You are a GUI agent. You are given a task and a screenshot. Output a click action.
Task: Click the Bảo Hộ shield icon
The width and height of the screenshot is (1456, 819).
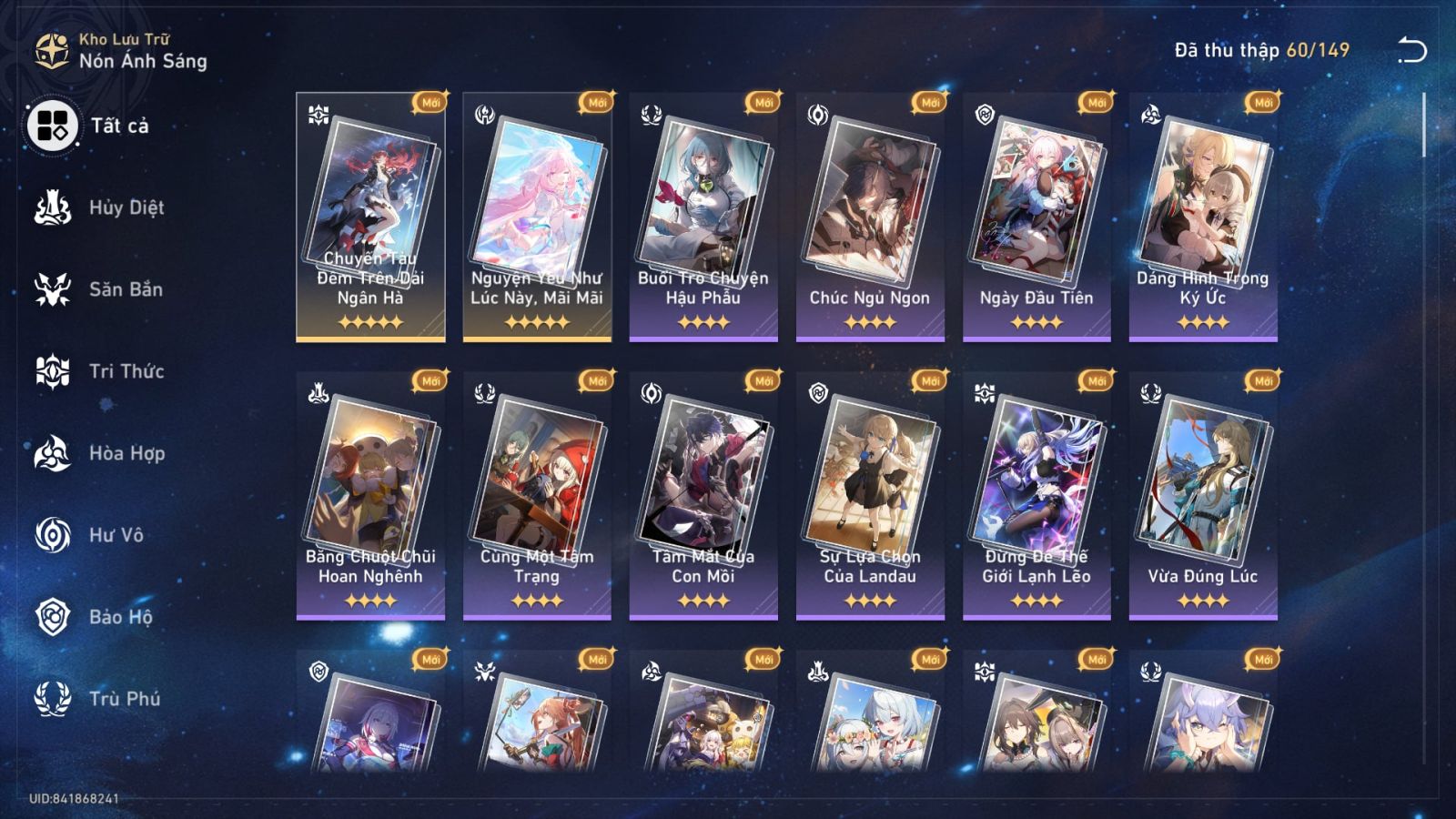click(x=52, y=617)
